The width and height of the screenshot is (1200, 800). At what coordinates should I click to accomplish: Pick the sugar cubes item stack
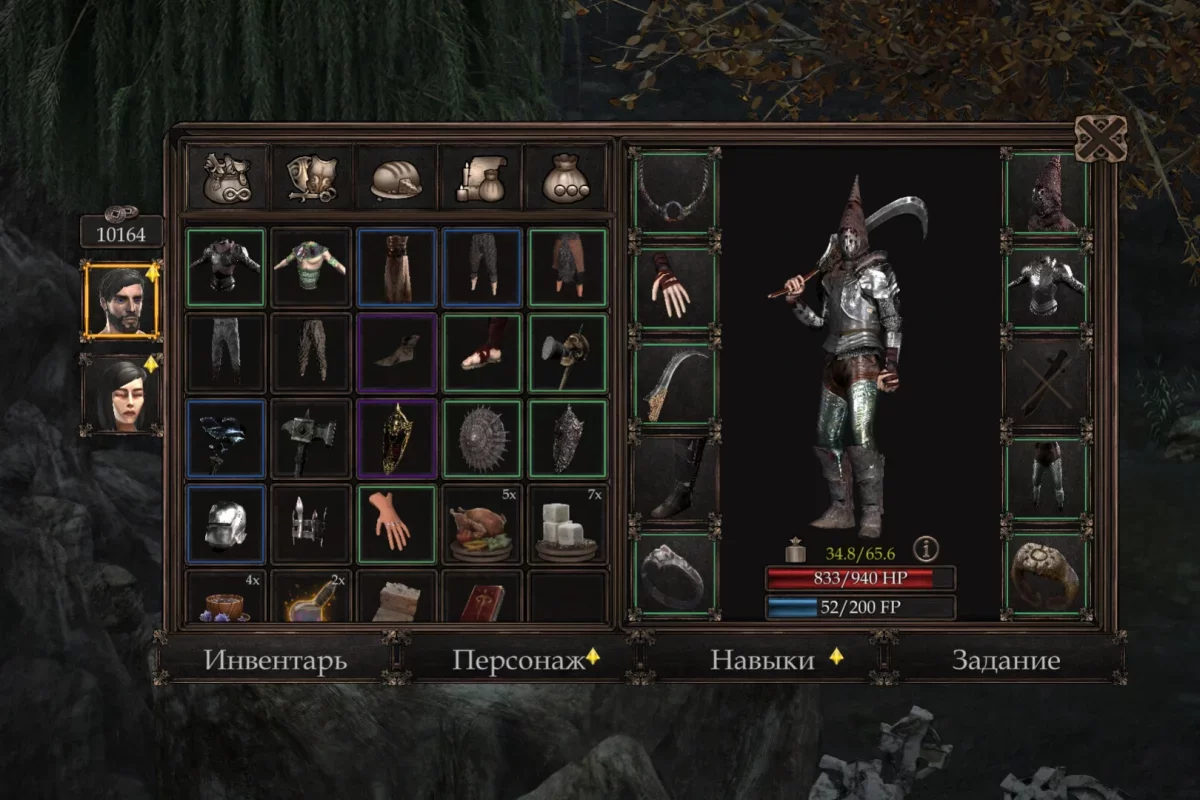(567, 524)
